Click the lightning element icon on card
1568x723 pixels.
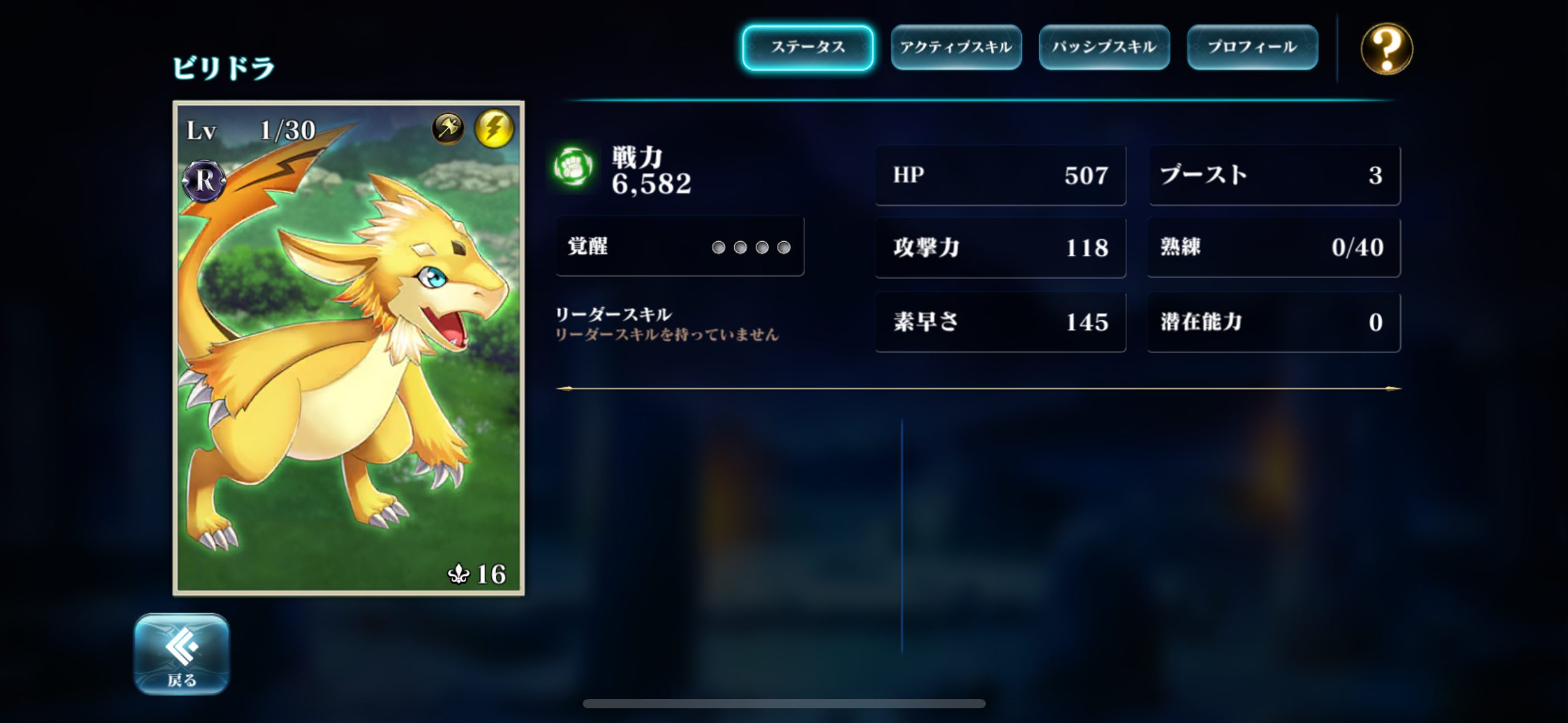[x=494, y=128]
